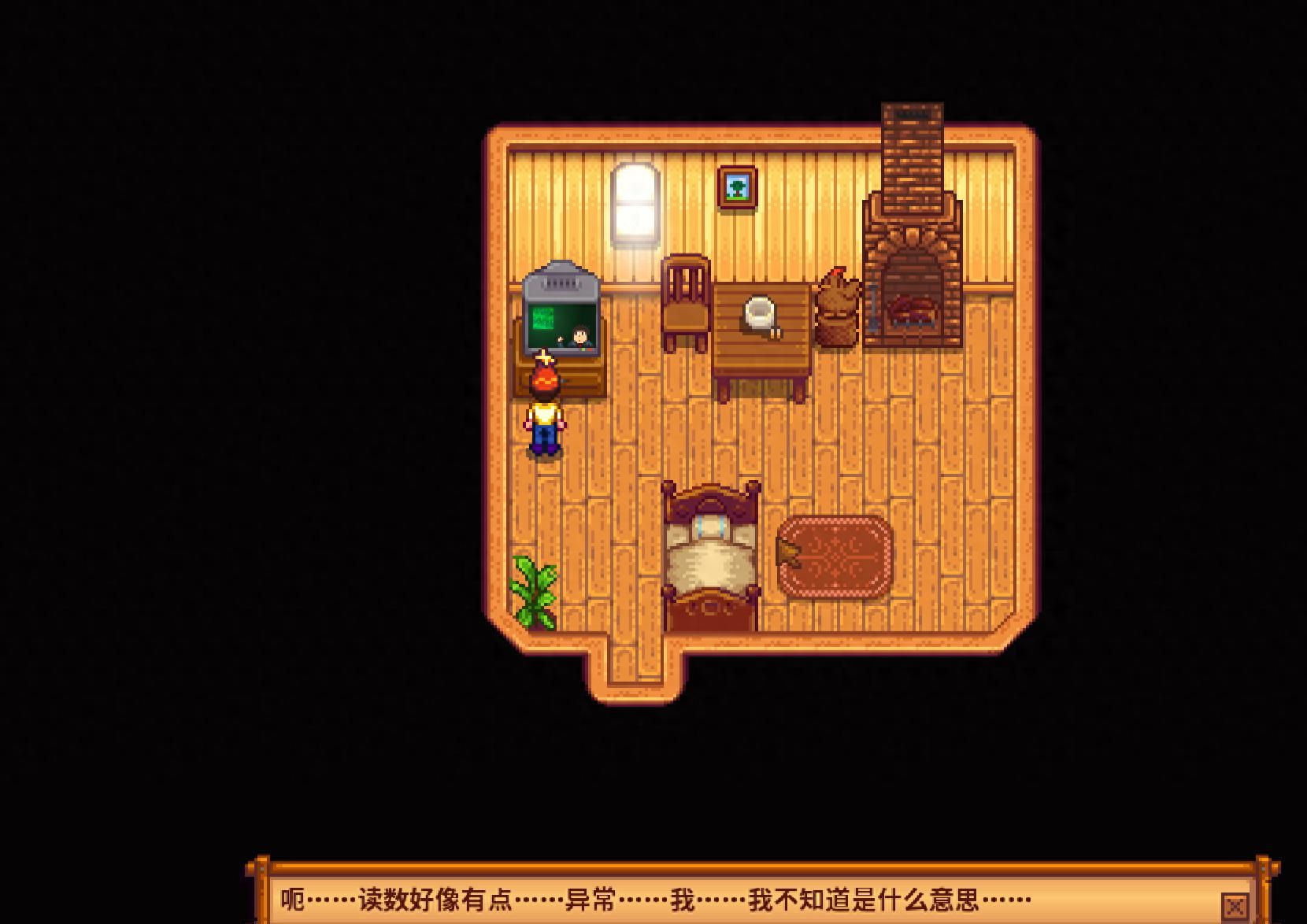Open the burlap sack near the fireplace
1307x924 pixels.
837,311
